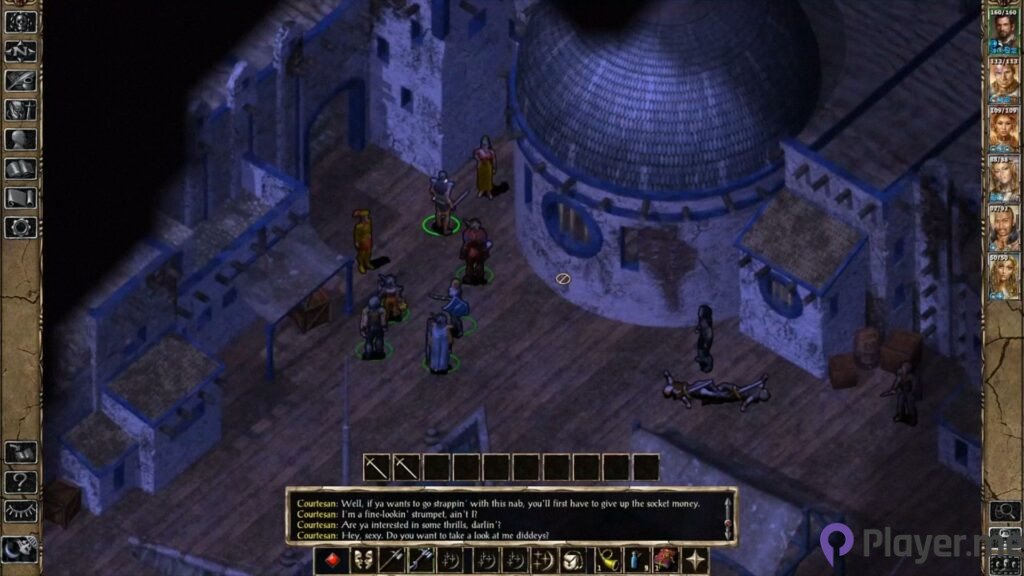The height and width of the screenshot is (576, 1024).
Task: Open the area map with the compass button
Action: tap(20, 50)
